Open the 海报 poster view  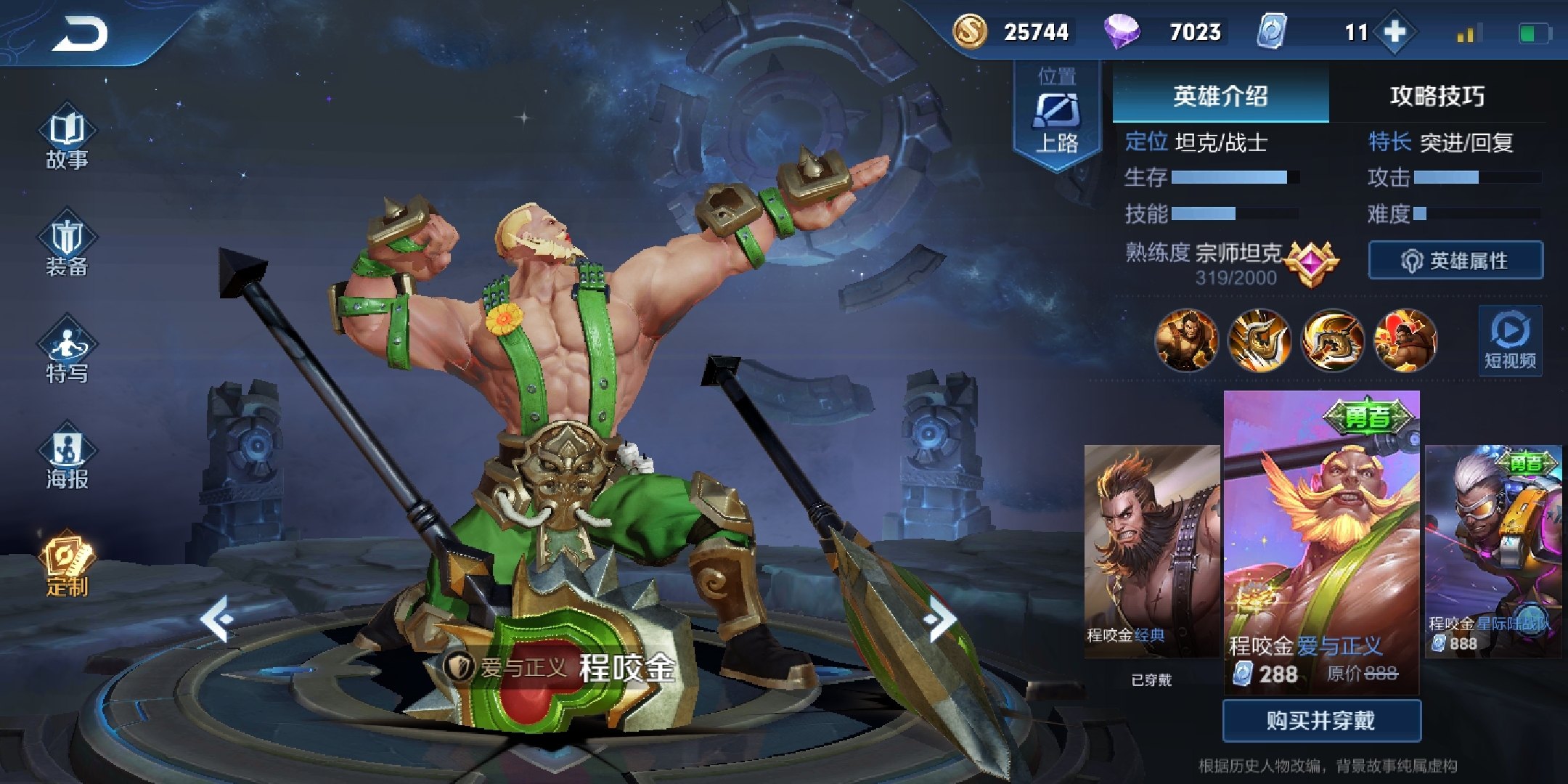(x=67, y=460)
